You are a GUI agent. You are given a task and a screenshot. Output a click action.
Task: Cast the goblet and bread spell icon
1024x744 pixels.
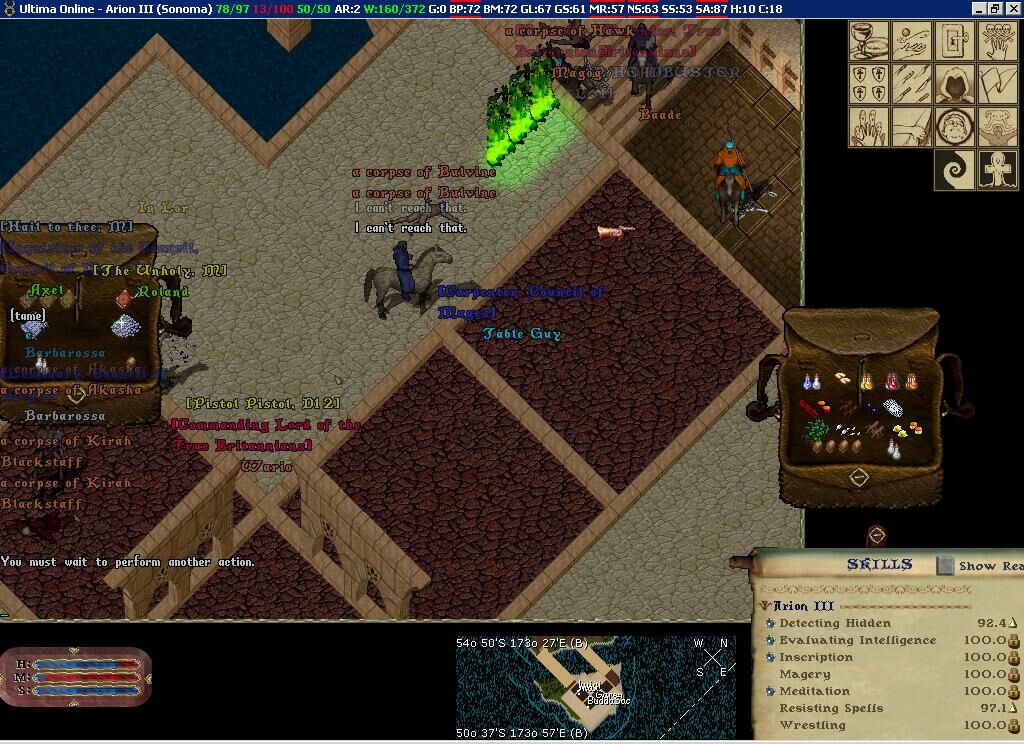870,43
